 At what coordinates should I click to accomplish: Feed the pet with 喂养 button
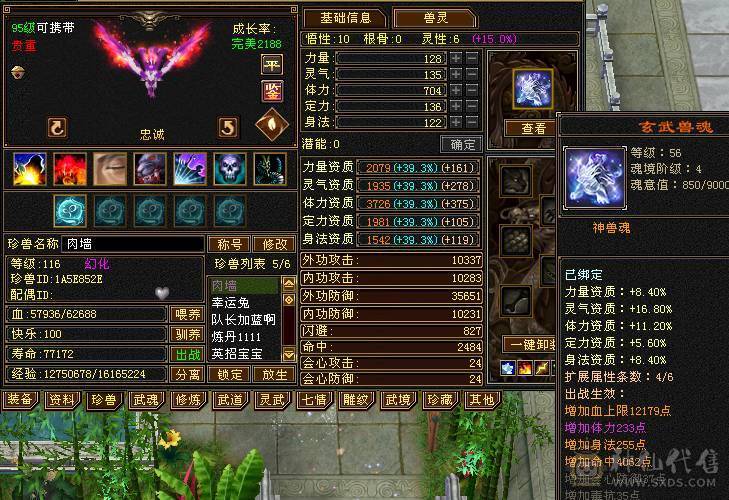(187, 314)
